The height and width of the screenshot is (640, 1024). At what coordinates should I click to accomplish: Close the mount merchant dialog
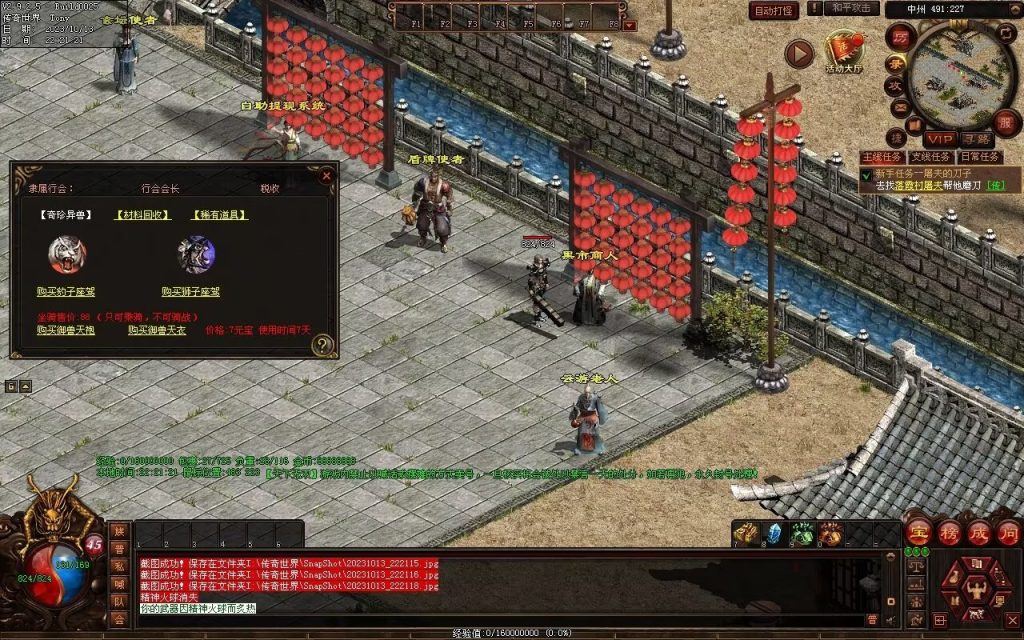click(x=326, y=176)
